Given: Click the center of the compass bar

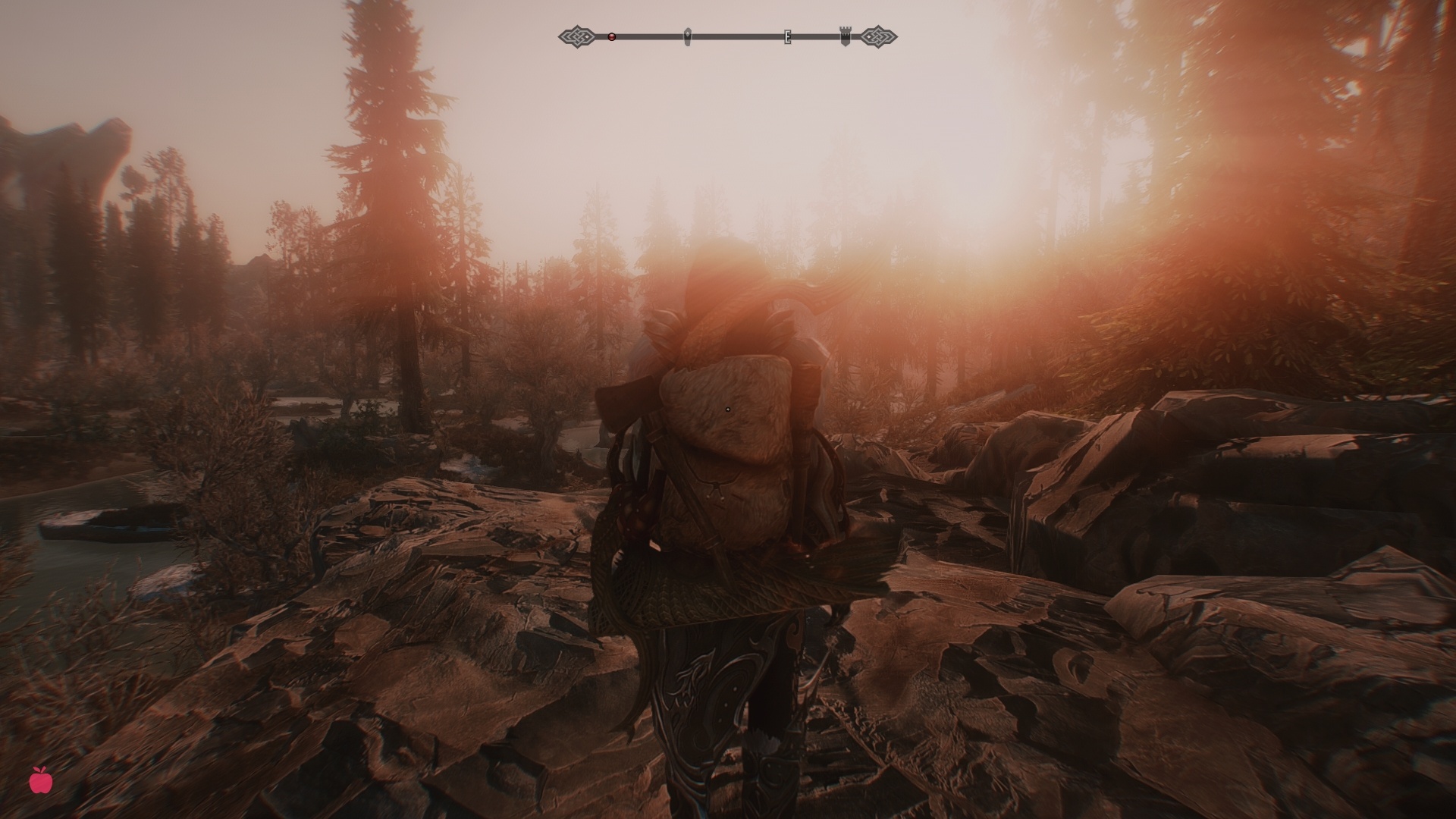Looking at the screenshot, I should (x=728, y=35).
